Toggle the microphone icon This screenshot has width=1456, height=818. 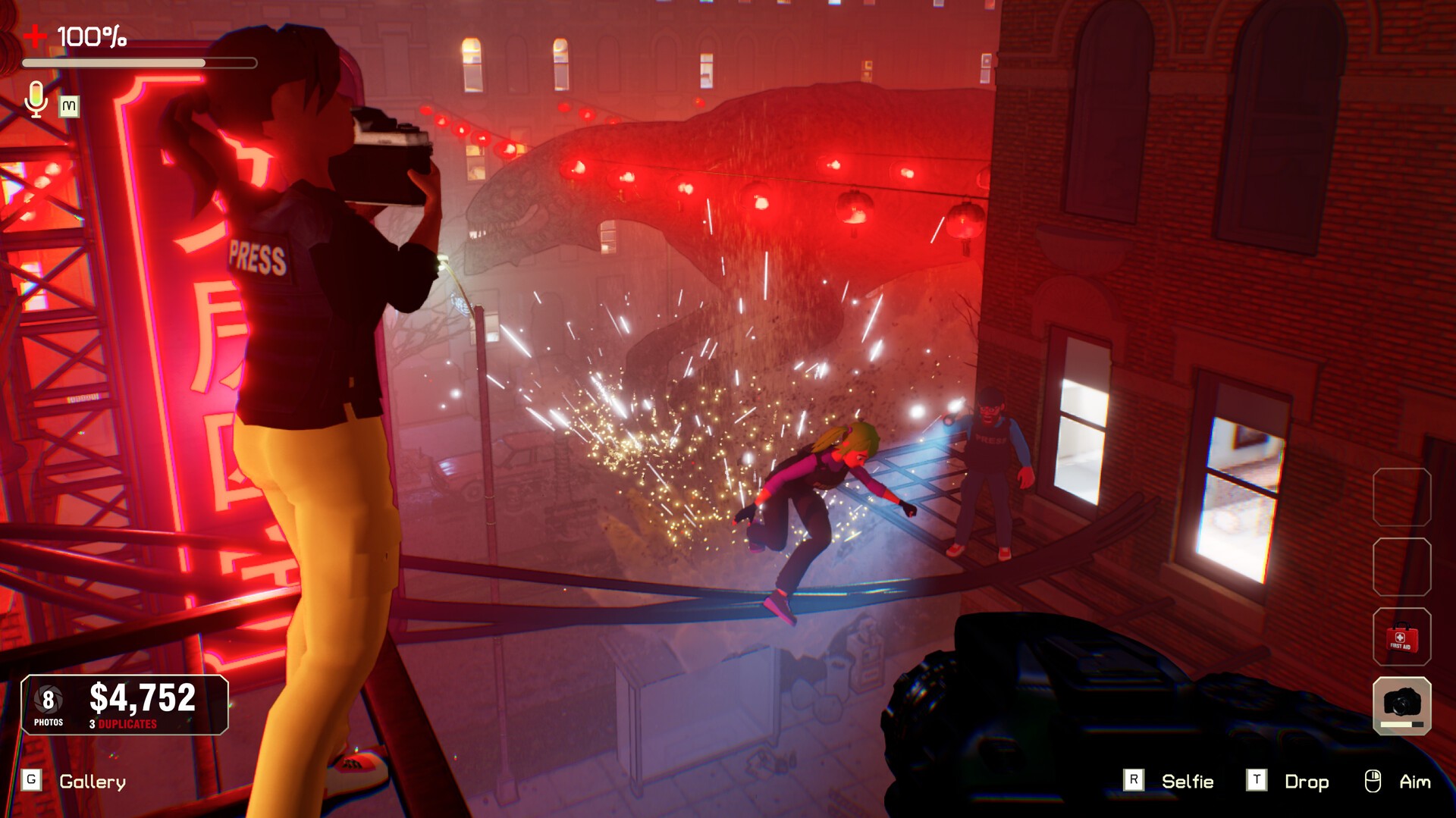pos(36,99)
